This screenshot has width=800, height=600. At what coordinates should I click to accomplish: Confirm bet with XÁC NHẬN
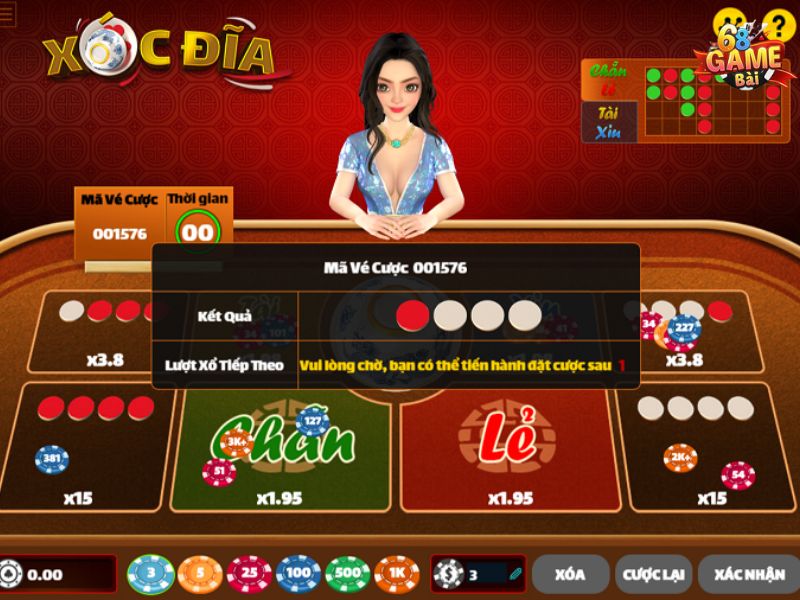click(x=748, y=574)
